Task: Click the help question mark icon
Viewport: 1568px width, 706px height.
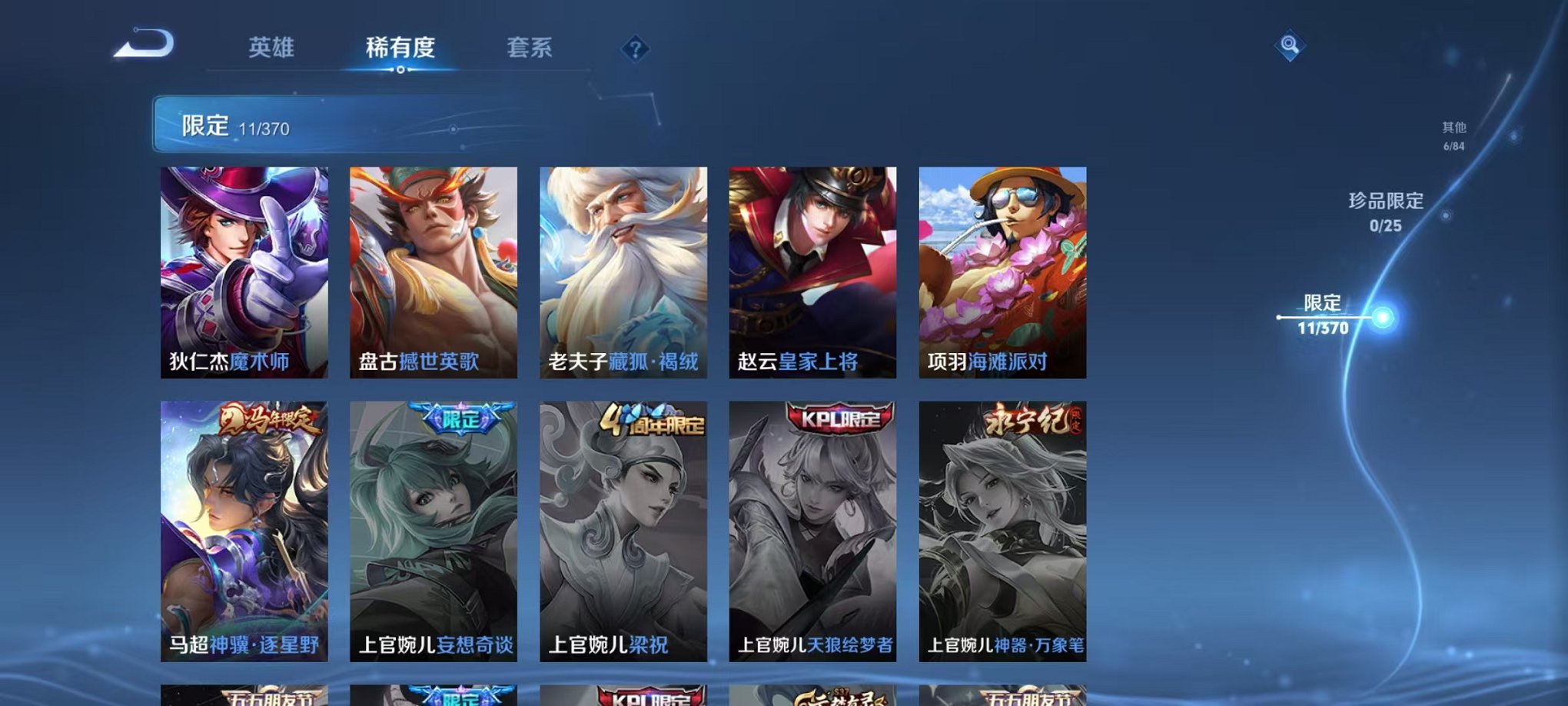Action: tap(633, 49)
